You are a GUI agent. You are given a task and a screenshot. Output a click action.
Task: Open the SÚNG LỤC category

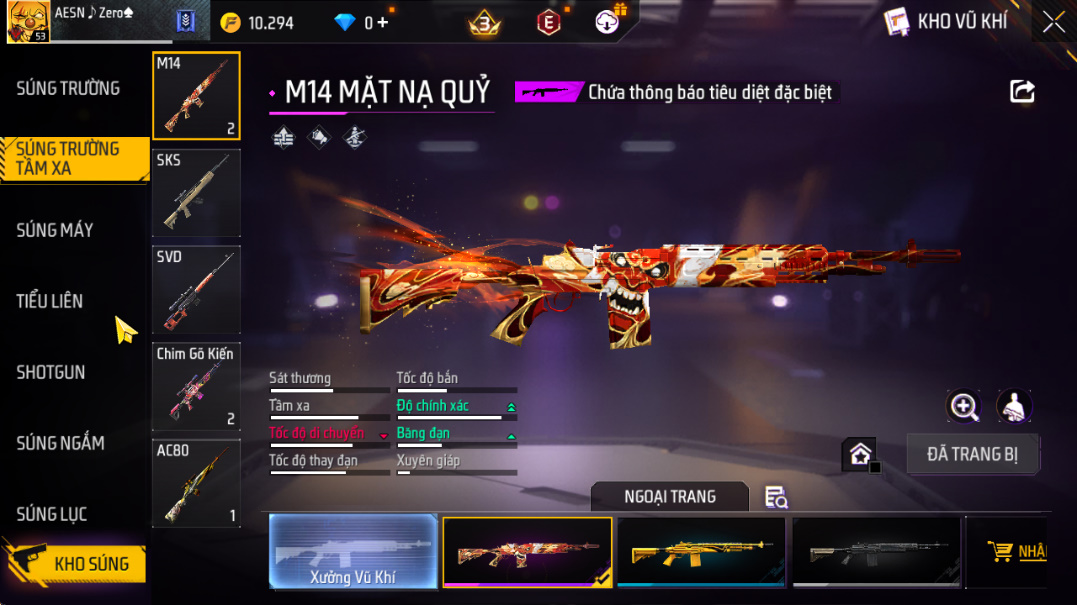pos(52,514)
